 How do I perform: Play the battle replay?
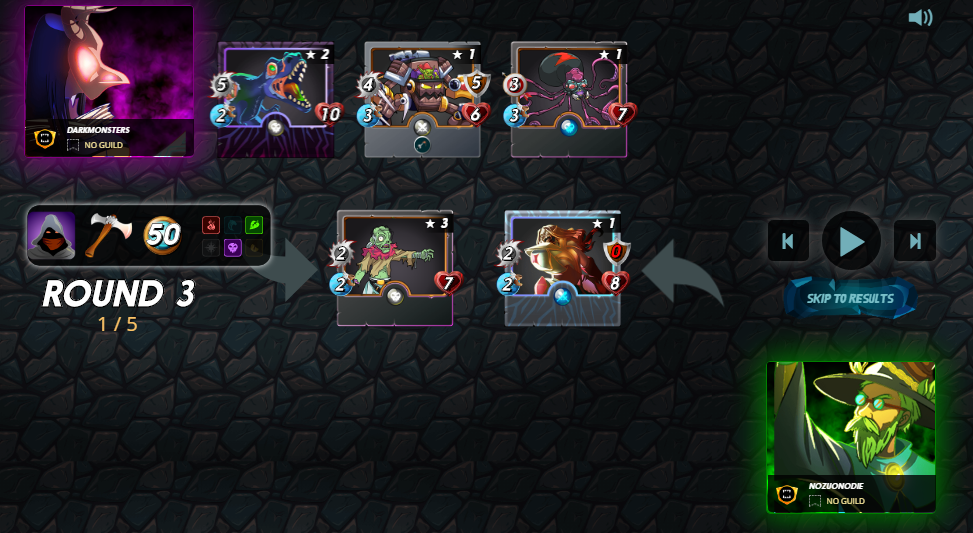(x=851, y=241)
